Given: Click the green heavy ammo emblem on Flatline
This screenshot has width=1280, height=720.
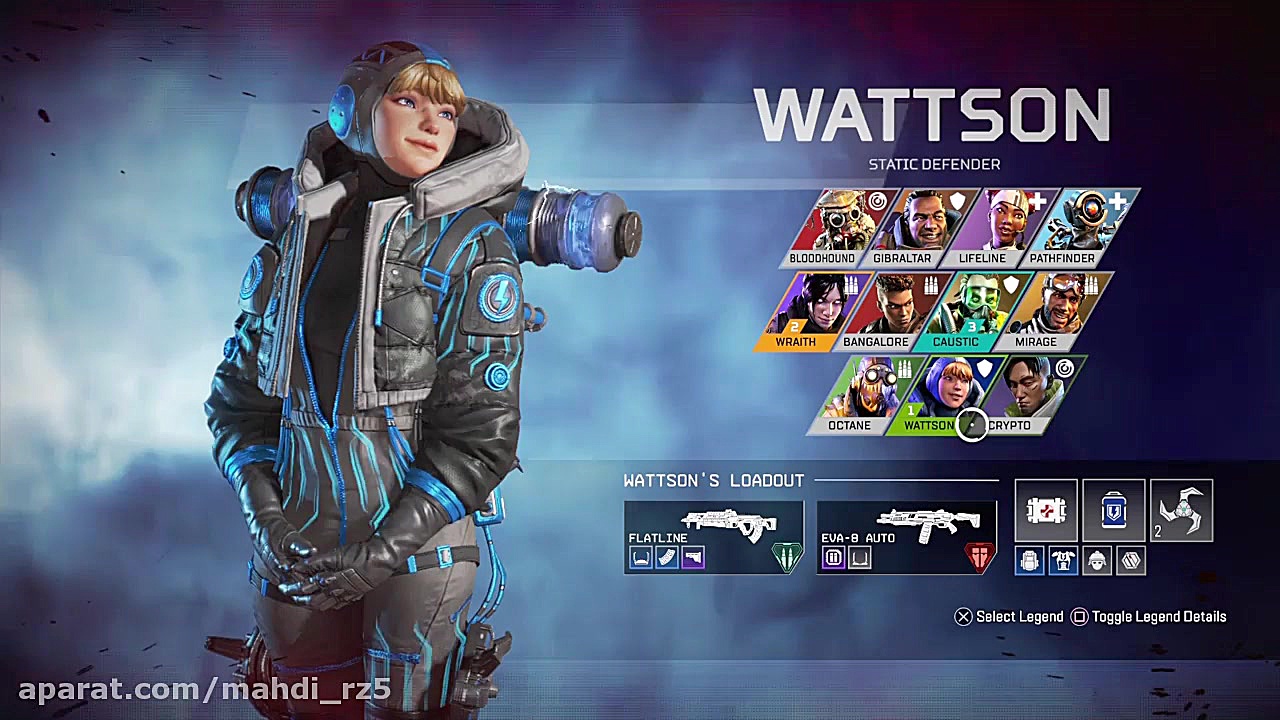Looking at the screenshot, I should click(786, 556).
